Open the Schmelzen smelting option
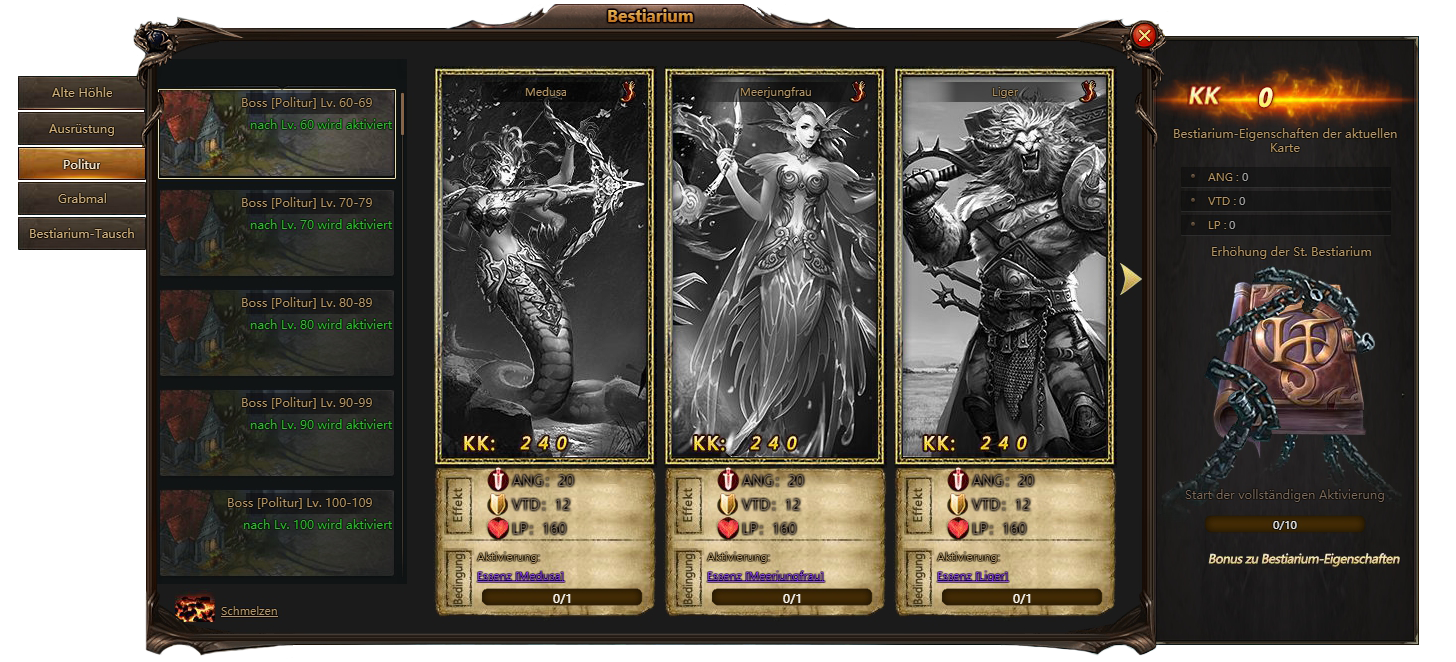The image size is (1456, 662). [249, 611]
